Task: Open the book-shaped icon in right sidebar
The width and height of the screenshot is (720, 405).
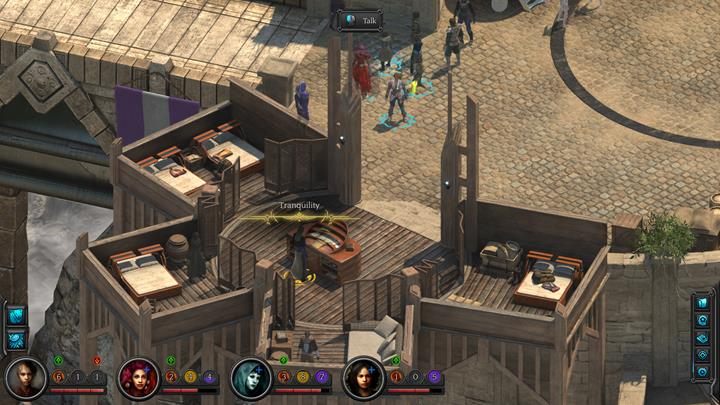Action: pyautogui.click(x=701, y=338)
